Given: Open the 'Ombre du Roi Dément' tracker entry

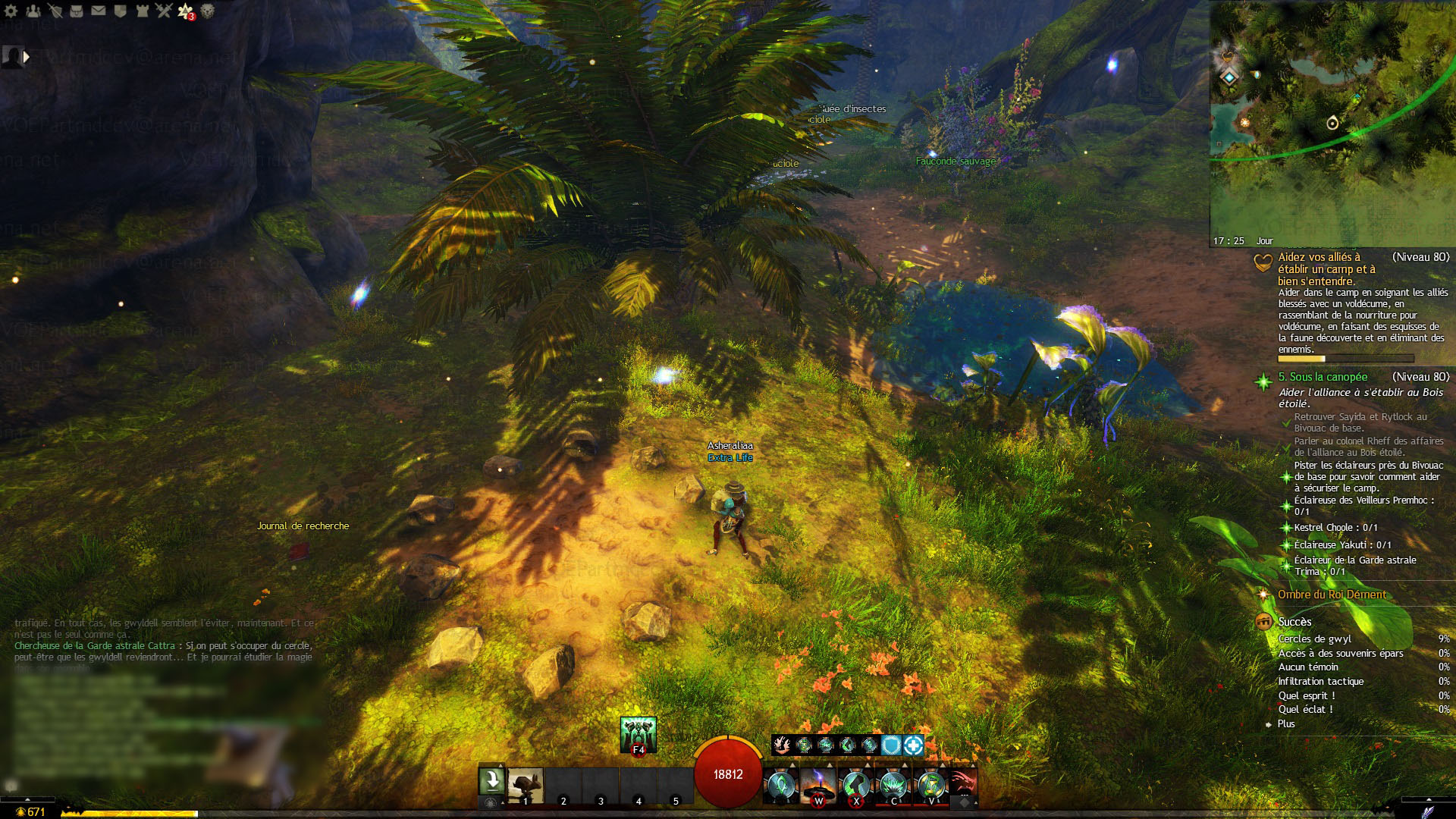Looking at the screenshot, I should 1332,595.
